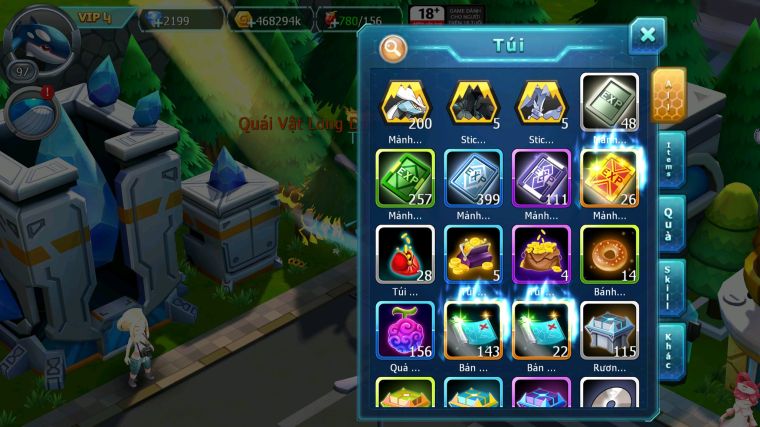Select the orange EXP book with 26
Viewport: 760px width, 427px height.
click(609, 178)
